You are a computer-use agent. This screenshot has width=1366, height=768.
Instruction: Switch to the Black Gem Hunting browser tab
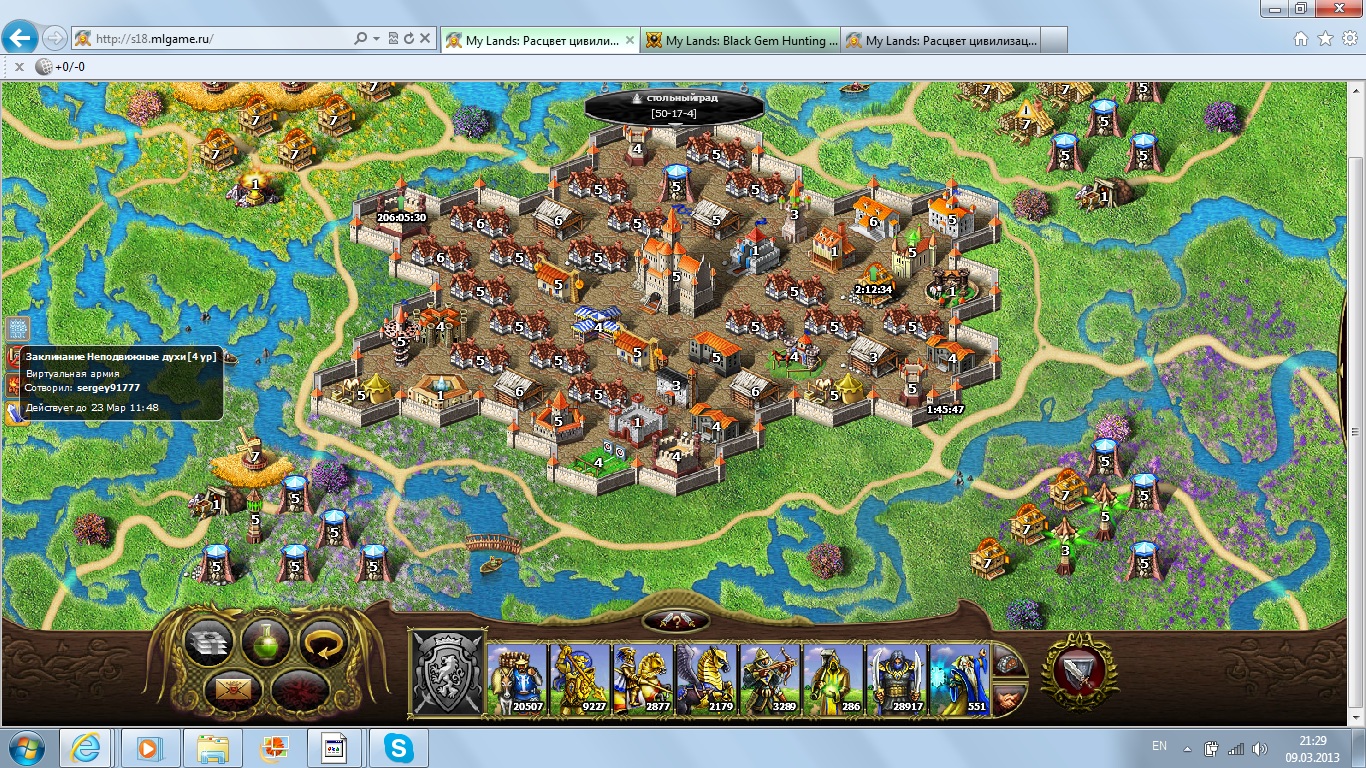[x=740, y=40]
